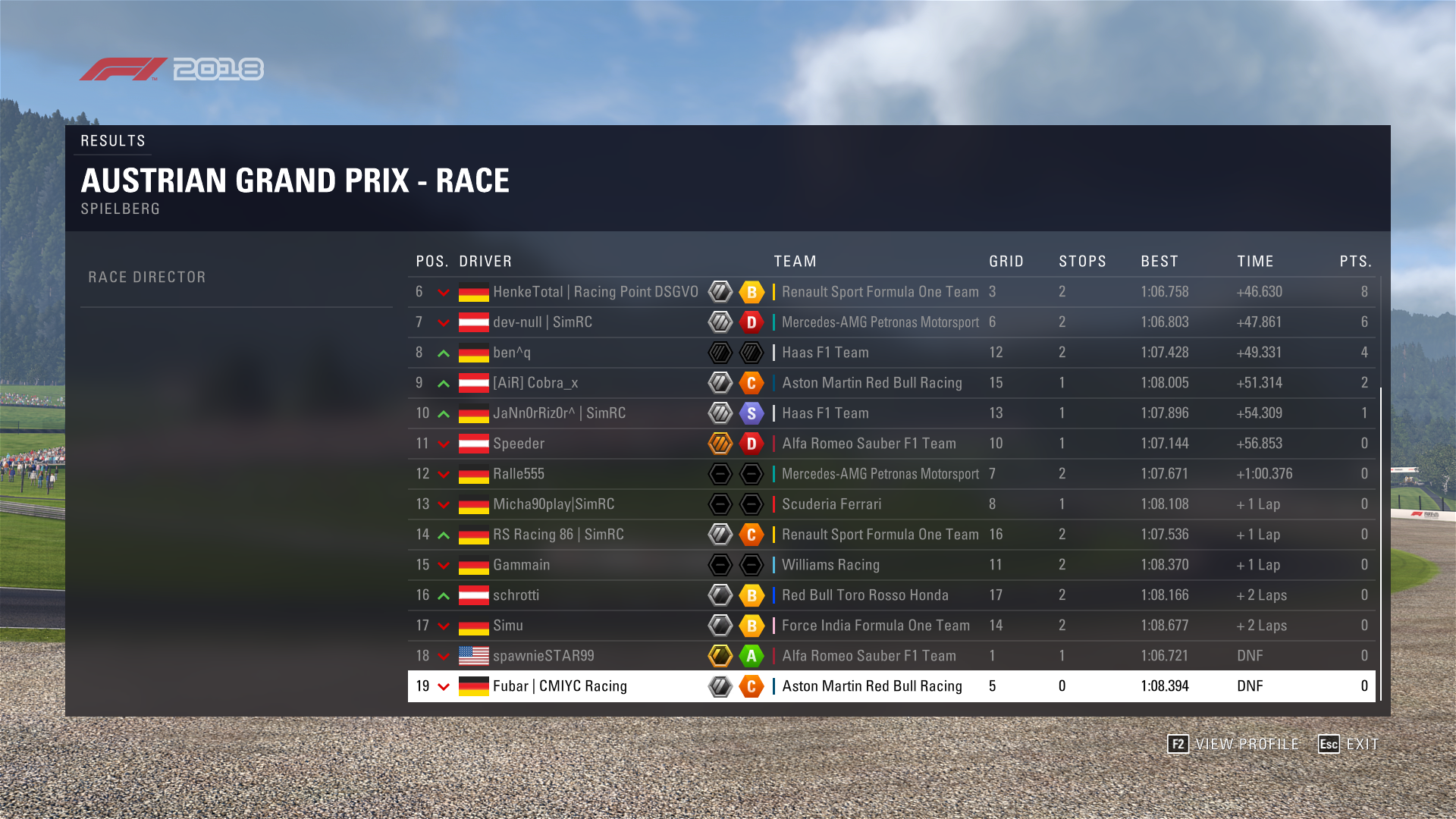This screenshot has height=819, width=1456.
Task: Choose ben^q in the results list
Action: [512, 353]
